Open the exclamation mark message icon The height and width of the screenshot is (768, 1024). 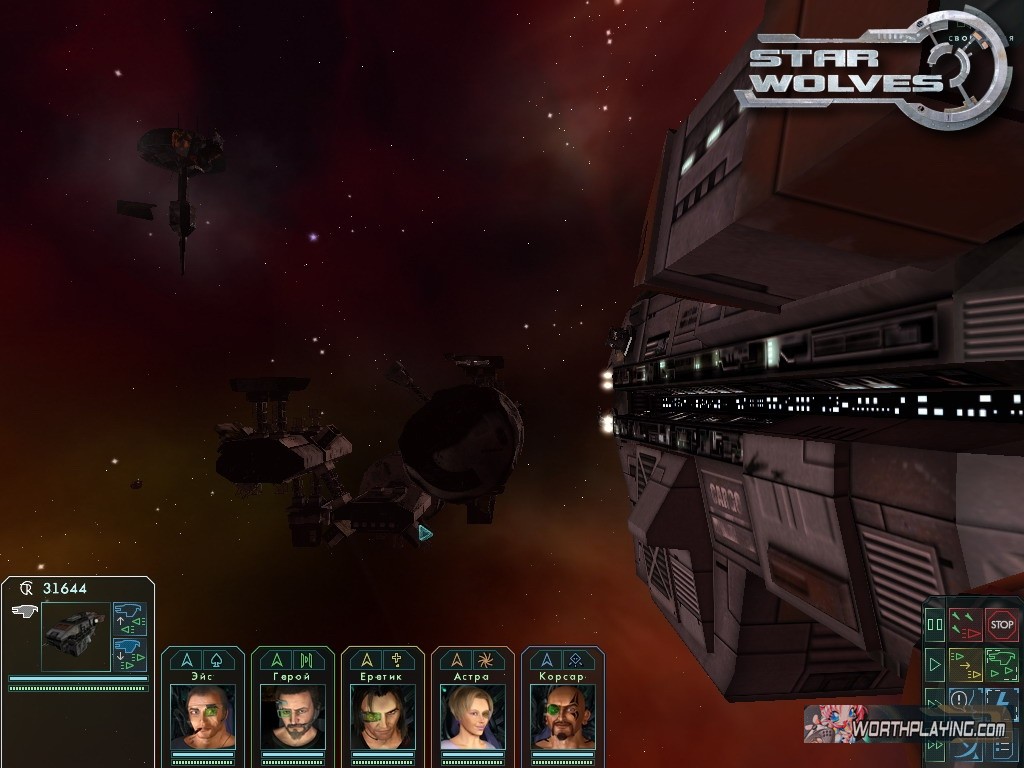pos(960,699)
